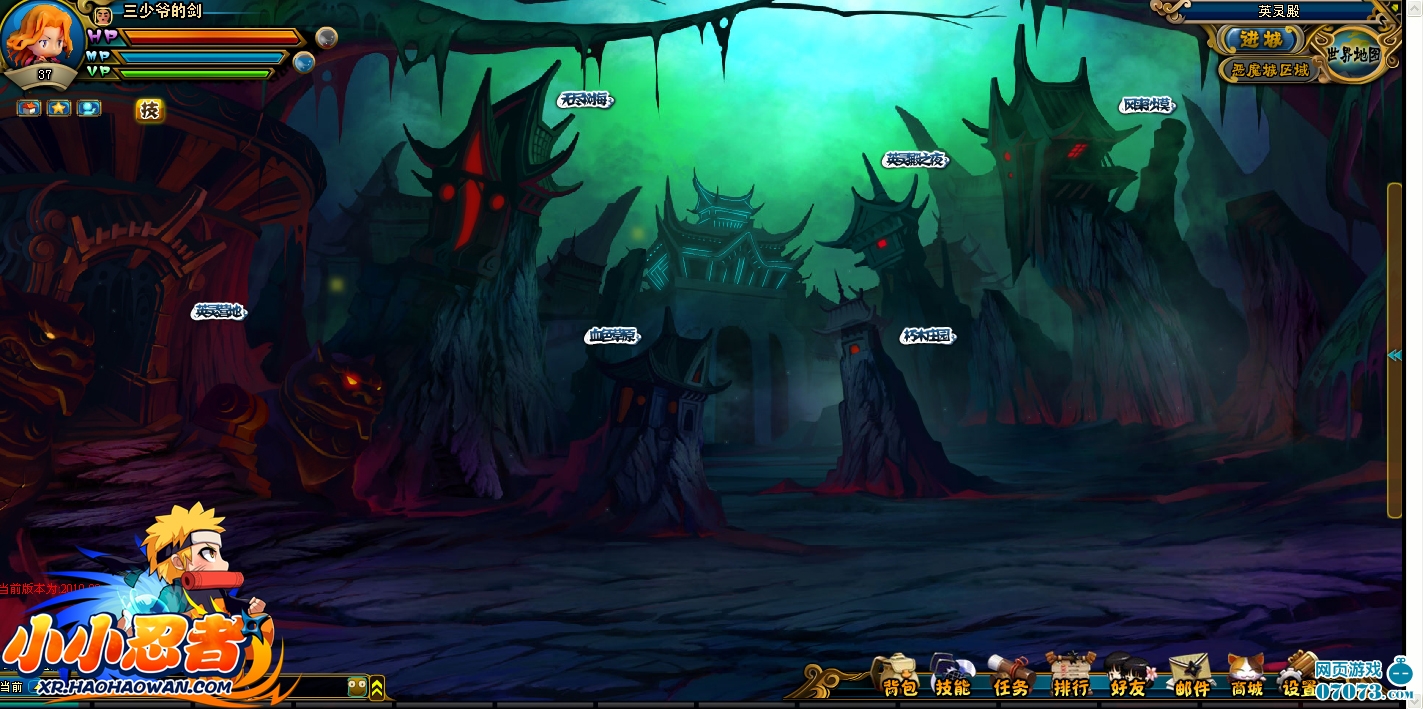Expand the blue double-arrow side panel
This screenshot has width=1423, height=709.
(x=1394, y=355)
